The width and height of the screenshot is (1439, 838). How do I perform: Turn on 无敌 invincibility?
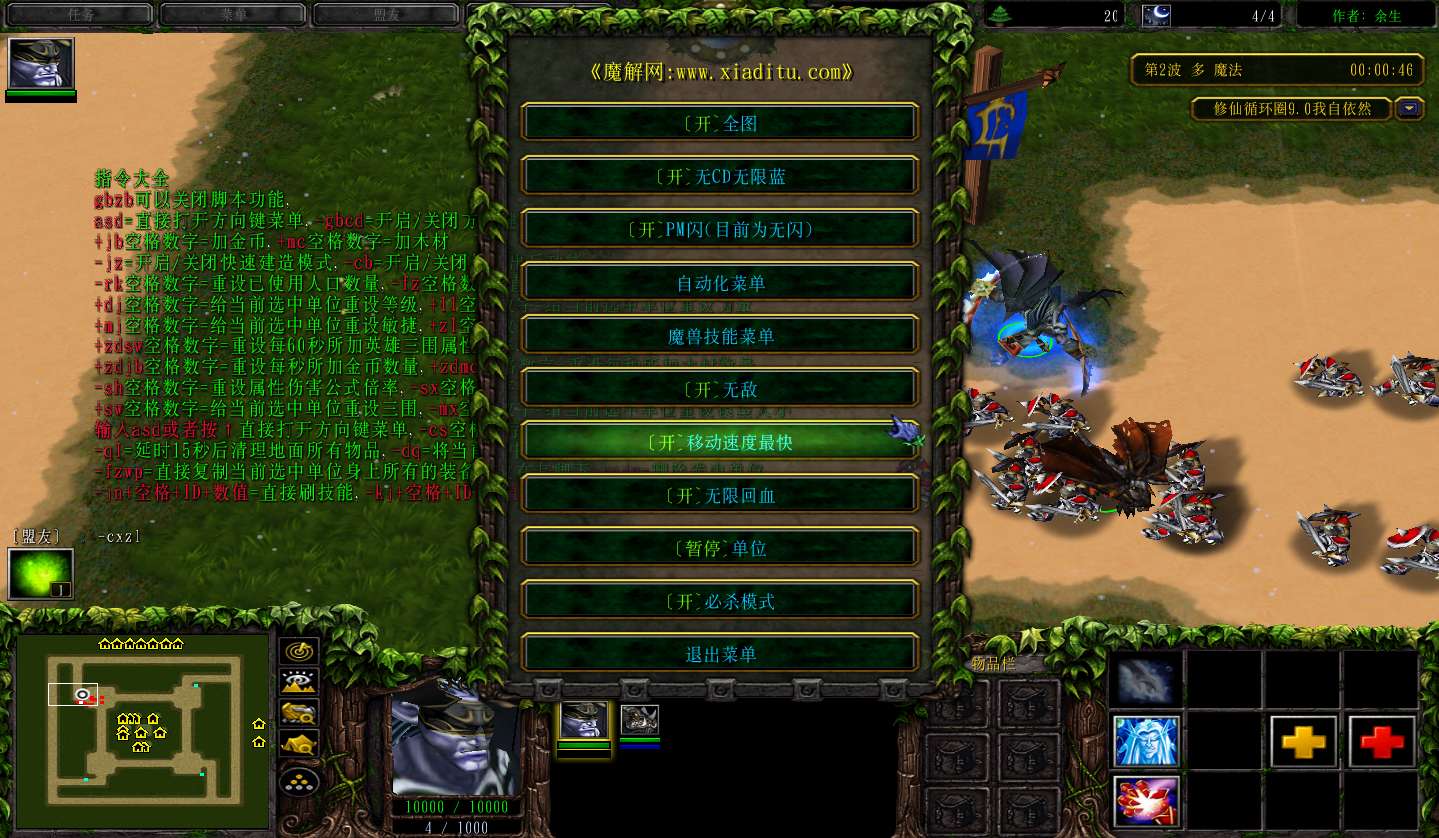(719, 389)
